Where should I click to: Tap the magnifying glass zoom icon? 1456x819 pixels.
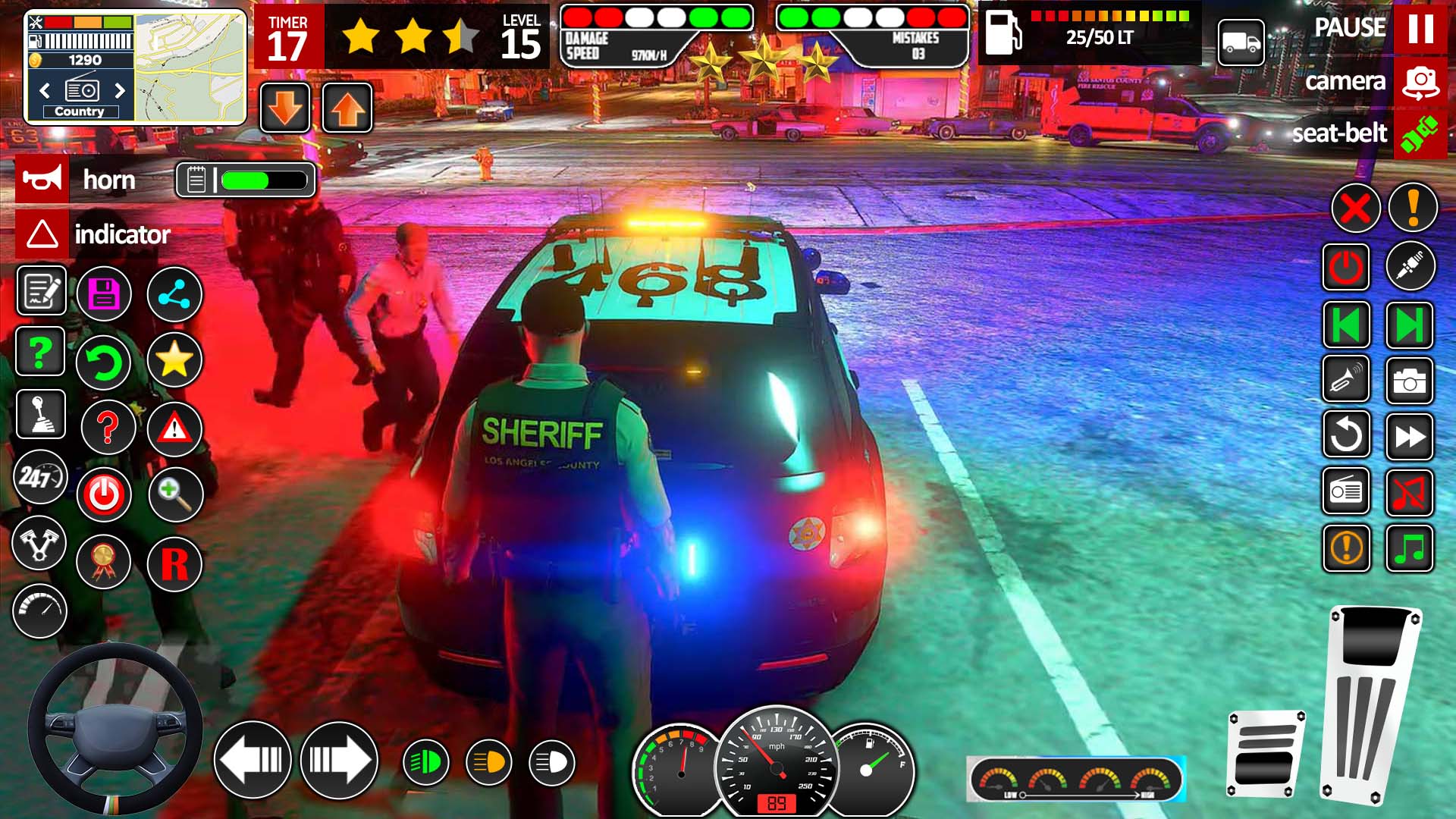175,494
